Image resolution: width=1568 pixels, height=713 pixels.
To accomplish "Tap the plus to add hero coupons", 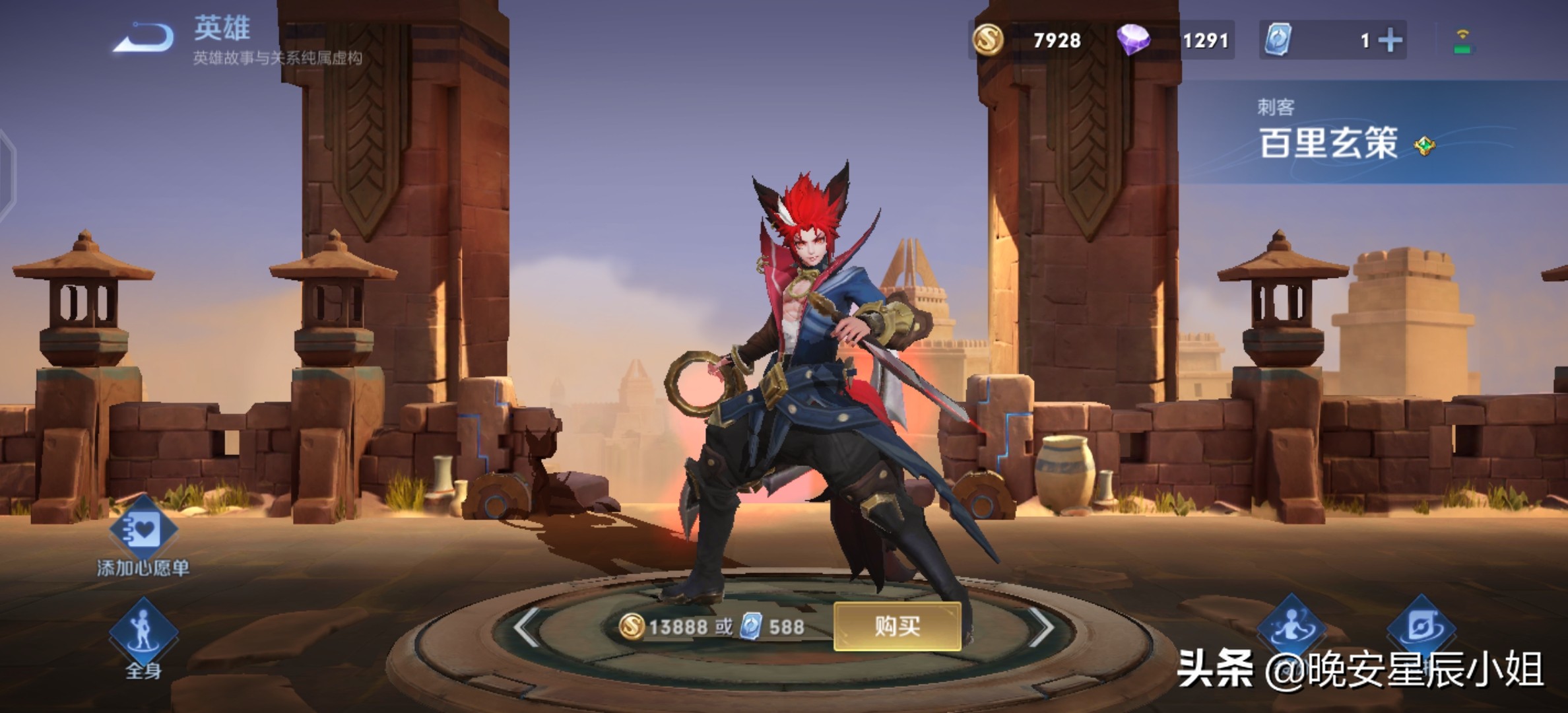I will (x=1390, y=40).
